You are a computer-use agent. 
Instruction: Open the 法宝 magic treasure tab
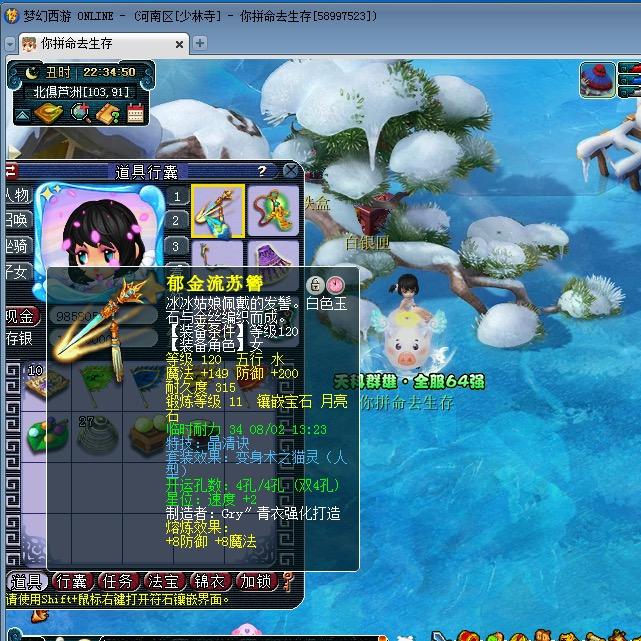(x=164, y=581)
